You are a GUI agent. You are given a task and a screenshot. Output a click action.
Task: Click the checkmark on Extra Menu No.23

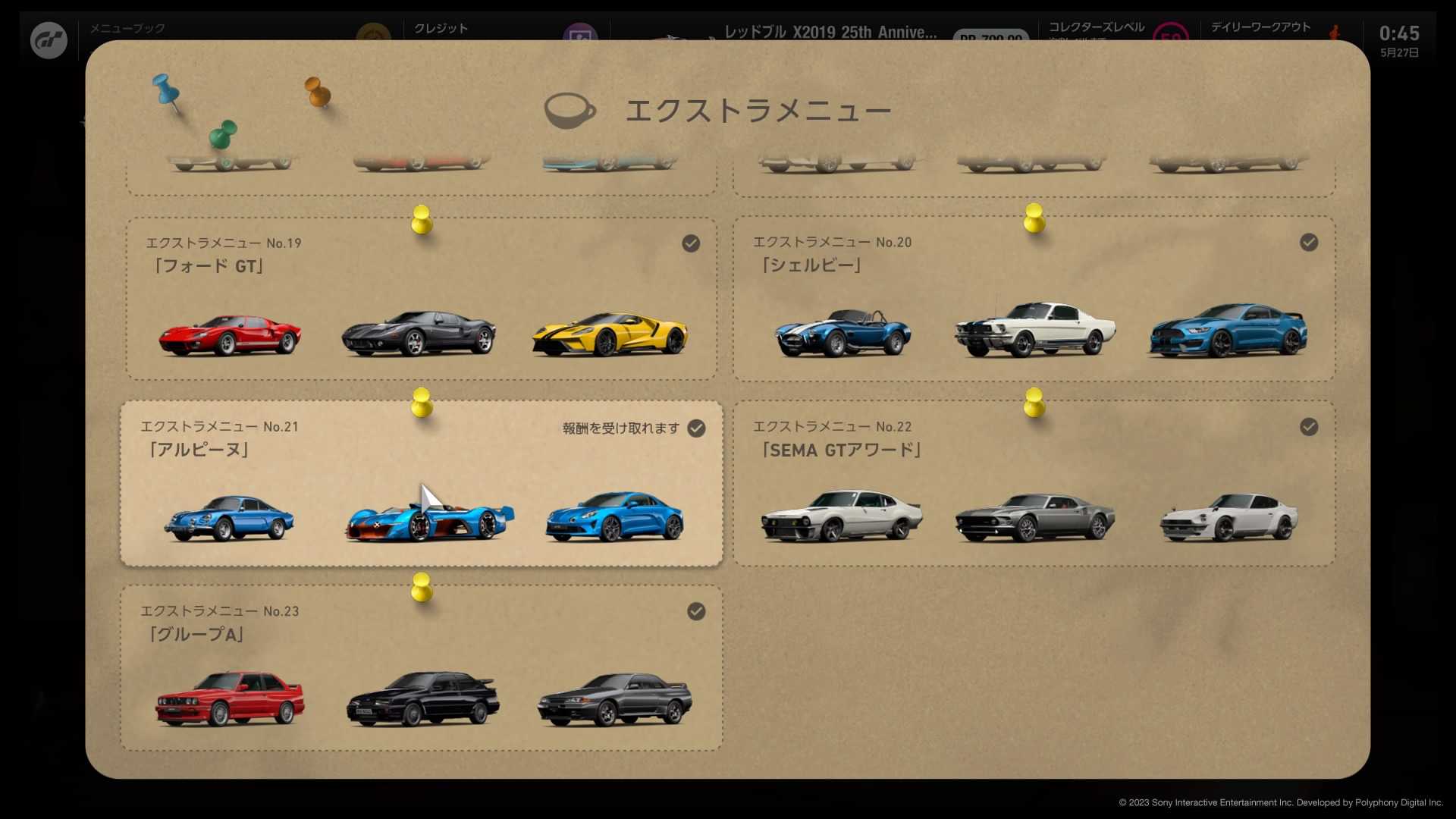click(696, 611)
